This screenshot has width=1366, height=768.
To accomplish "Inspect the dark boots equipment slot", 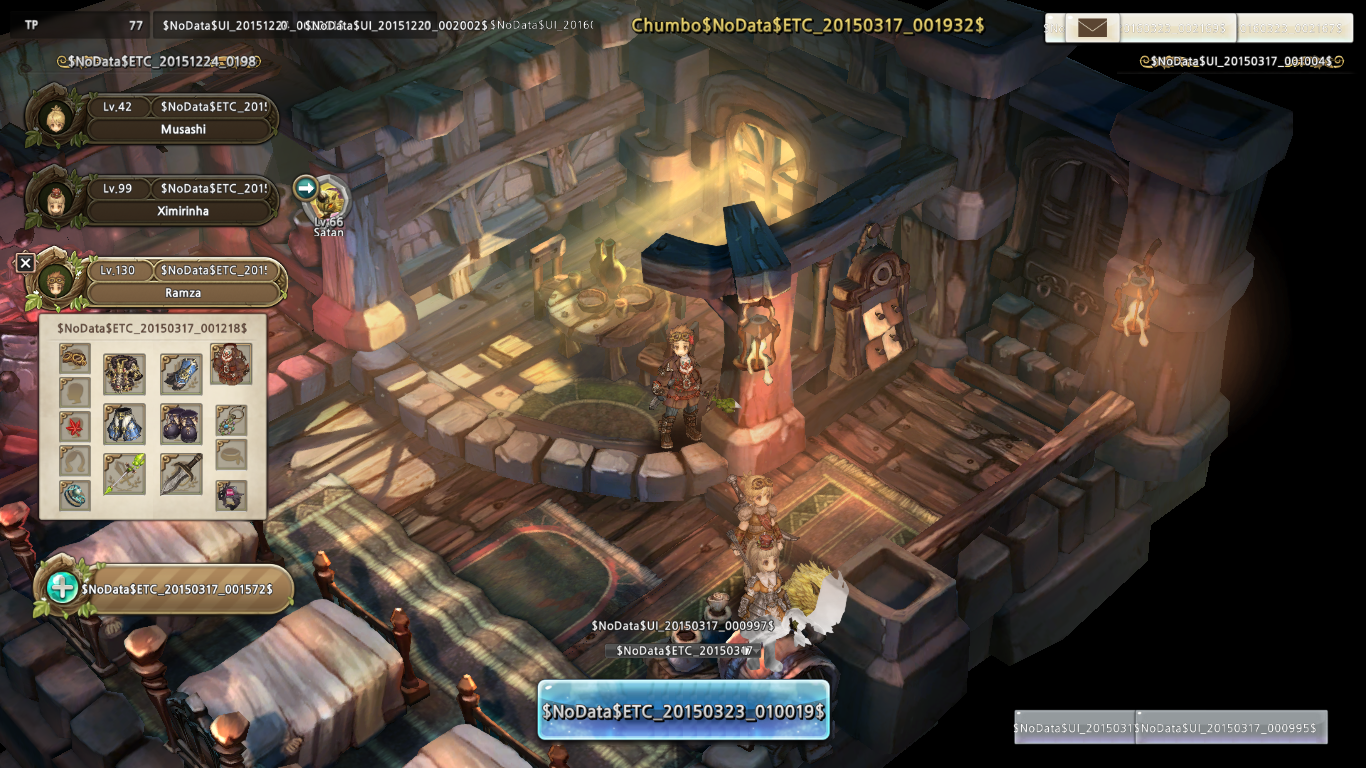I will (181, 424).
